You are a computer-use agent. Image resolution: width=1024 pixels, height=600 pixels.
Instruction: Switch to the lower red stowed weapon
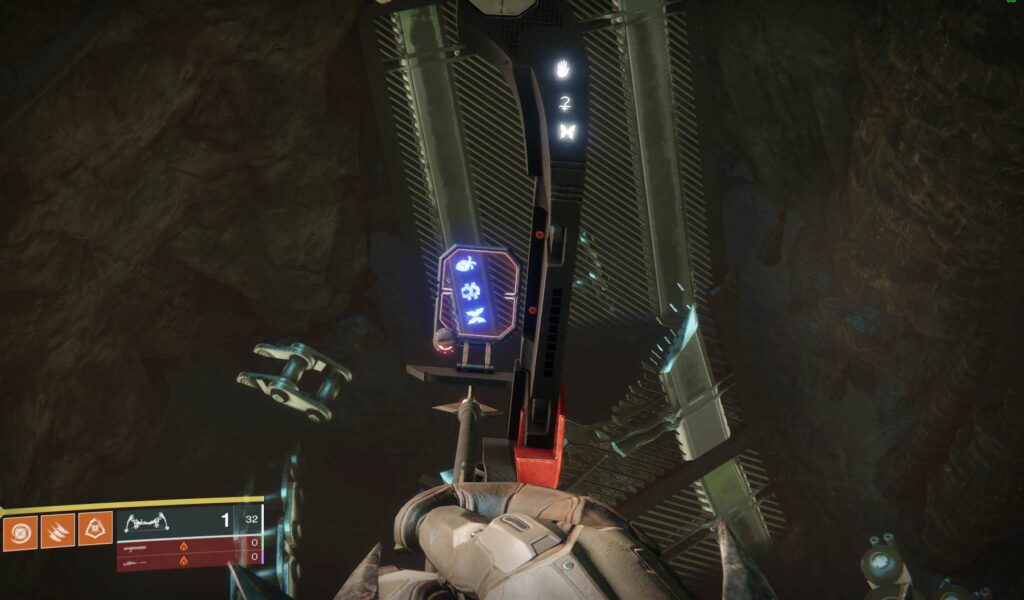187,561
